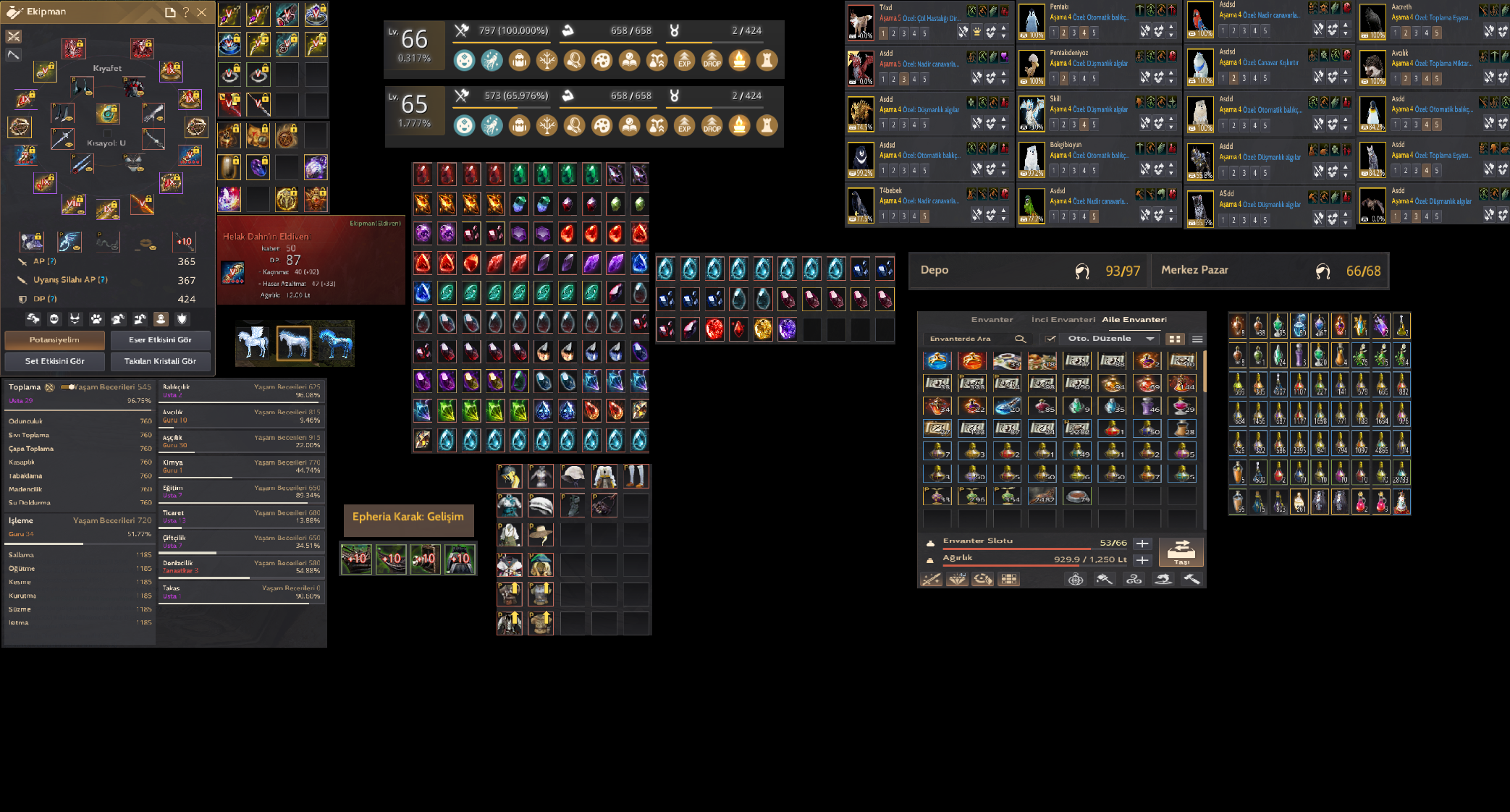Click the repair hammer icon in inventory toolbar

pos(1192,580)
